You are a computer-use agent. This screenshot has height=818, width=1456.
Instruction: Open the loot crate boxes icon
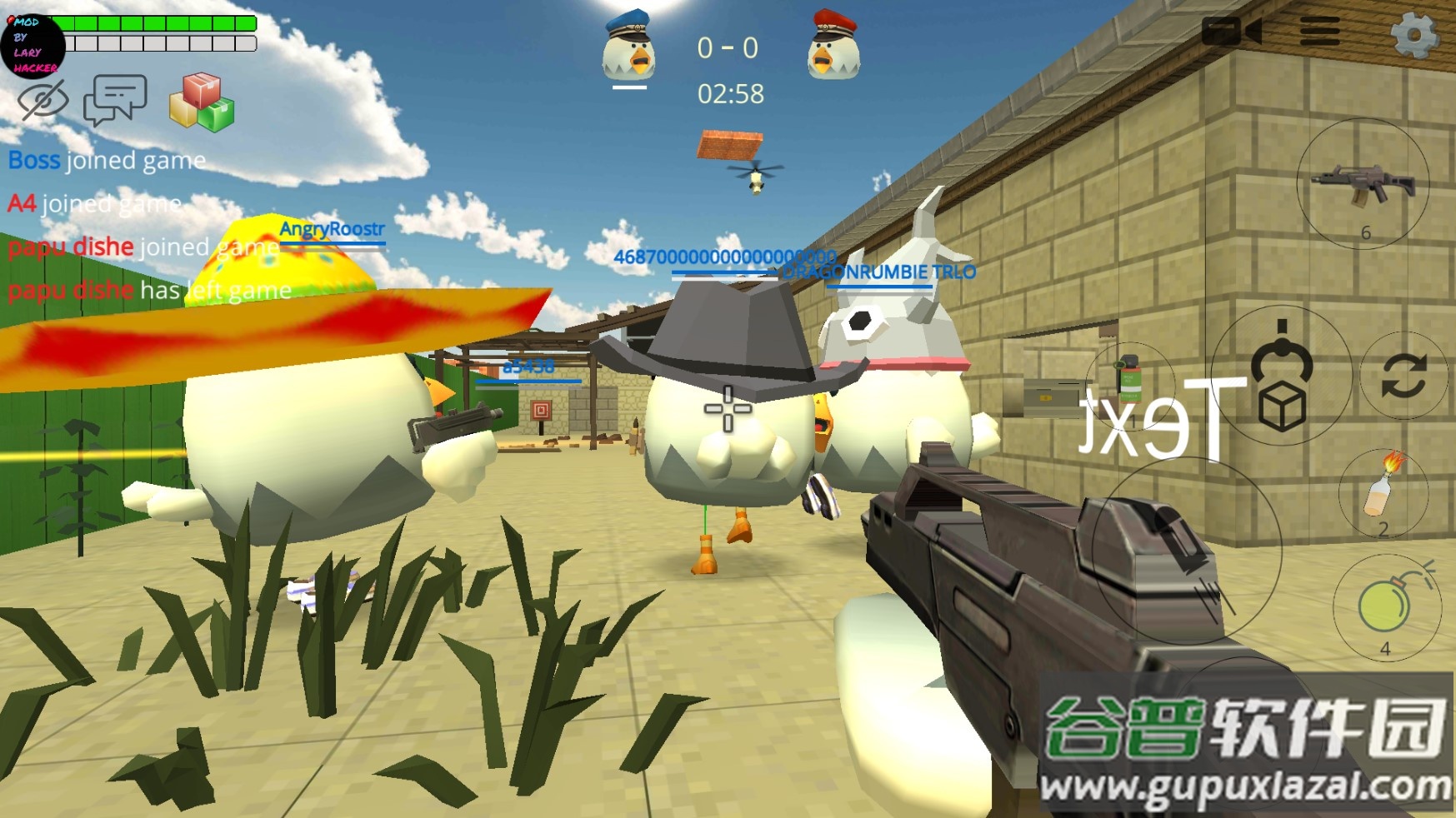pyautogui.click(x=201, y=102)
